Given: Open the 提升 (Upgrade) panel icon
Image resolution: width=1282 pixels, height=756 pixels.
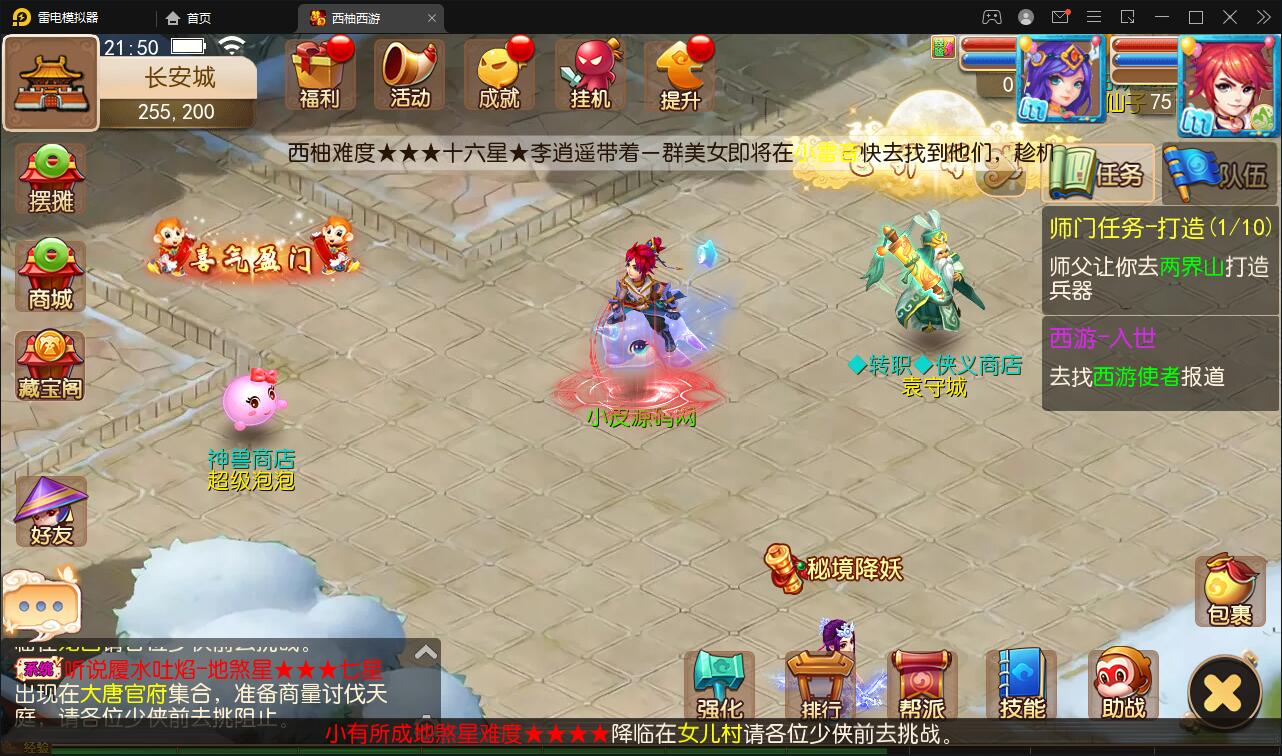Looking at the screenshot, I should [680, 73].
